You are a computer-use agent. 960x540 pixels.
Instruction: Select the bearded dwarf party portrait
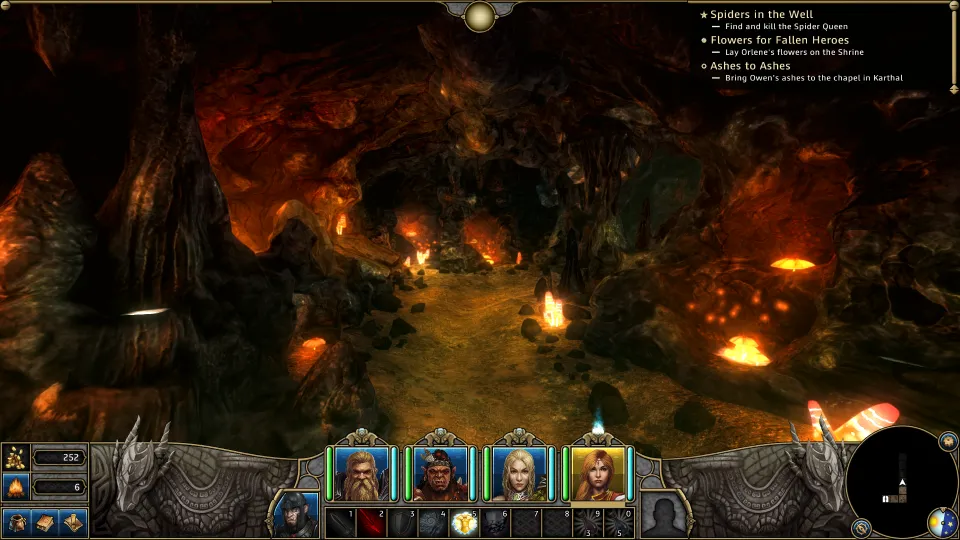(360, 473)
